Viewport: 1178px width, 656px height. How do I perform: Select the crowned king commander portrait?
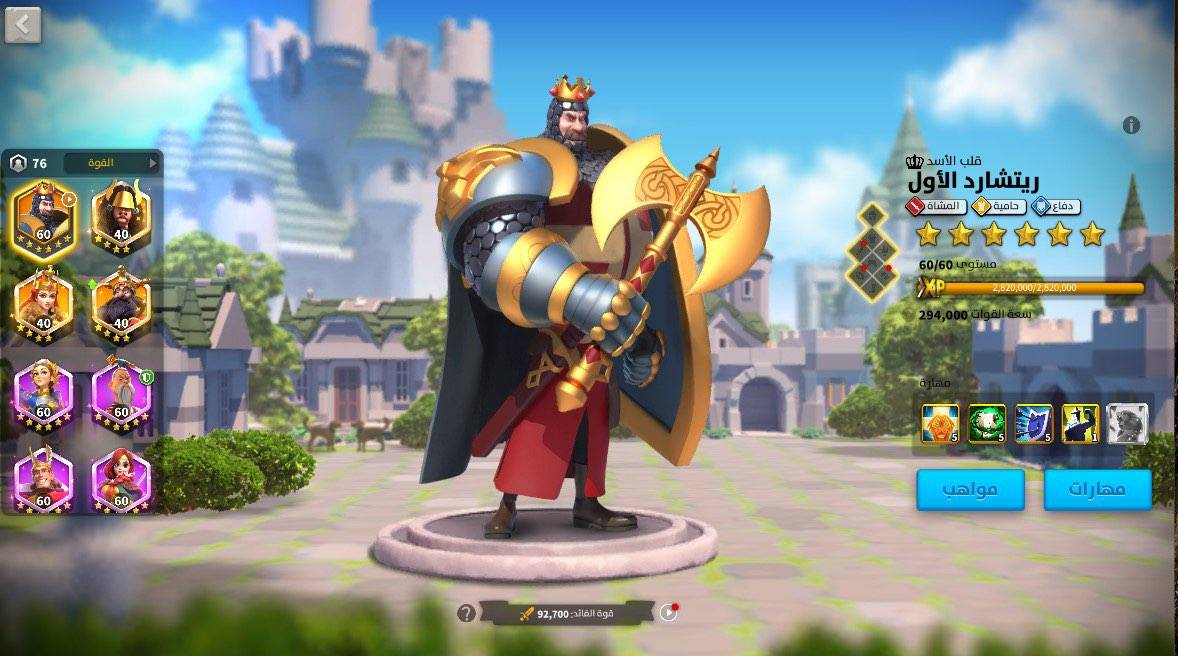point(43,217)
